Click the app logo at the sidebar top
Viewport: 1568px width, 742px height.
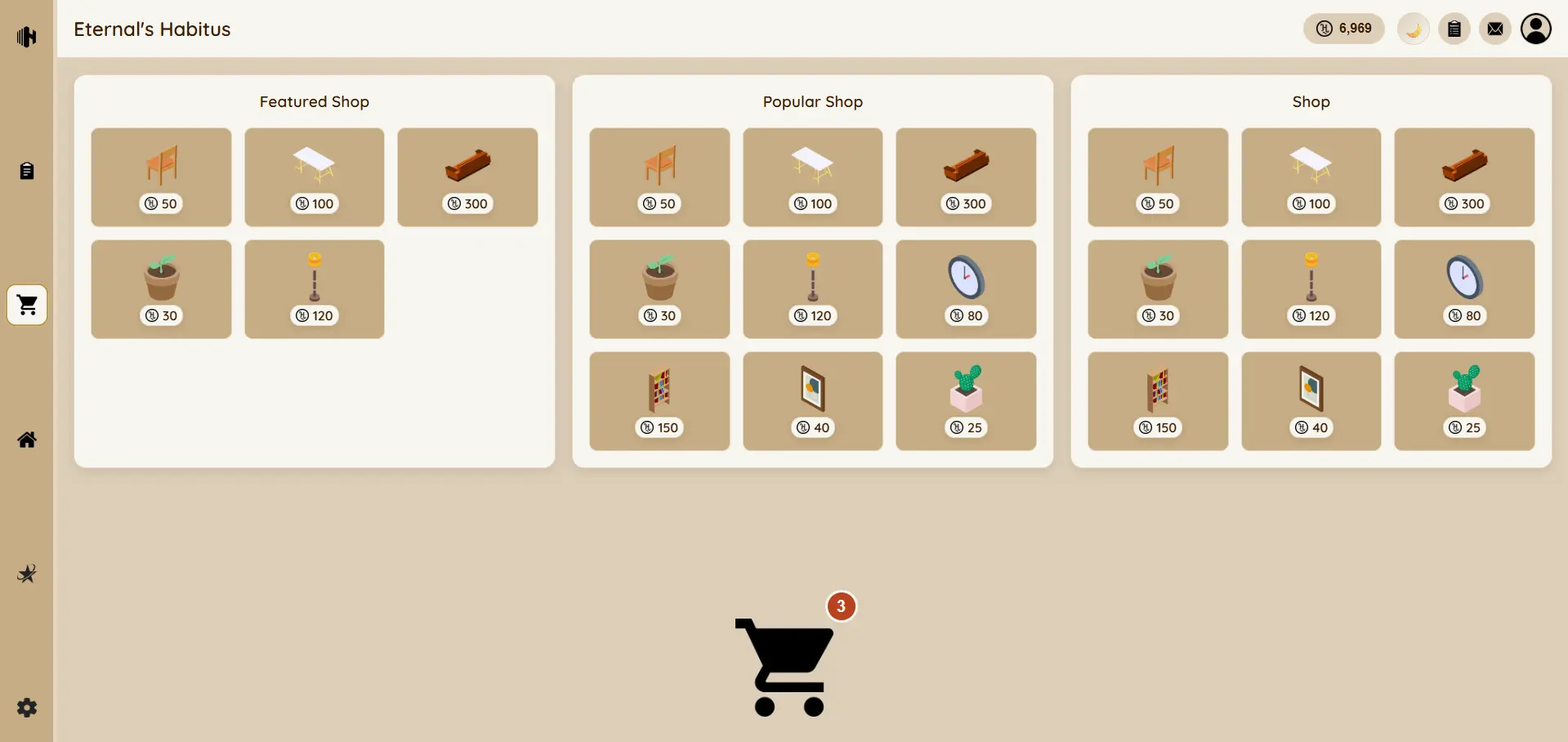coord(27,37)
